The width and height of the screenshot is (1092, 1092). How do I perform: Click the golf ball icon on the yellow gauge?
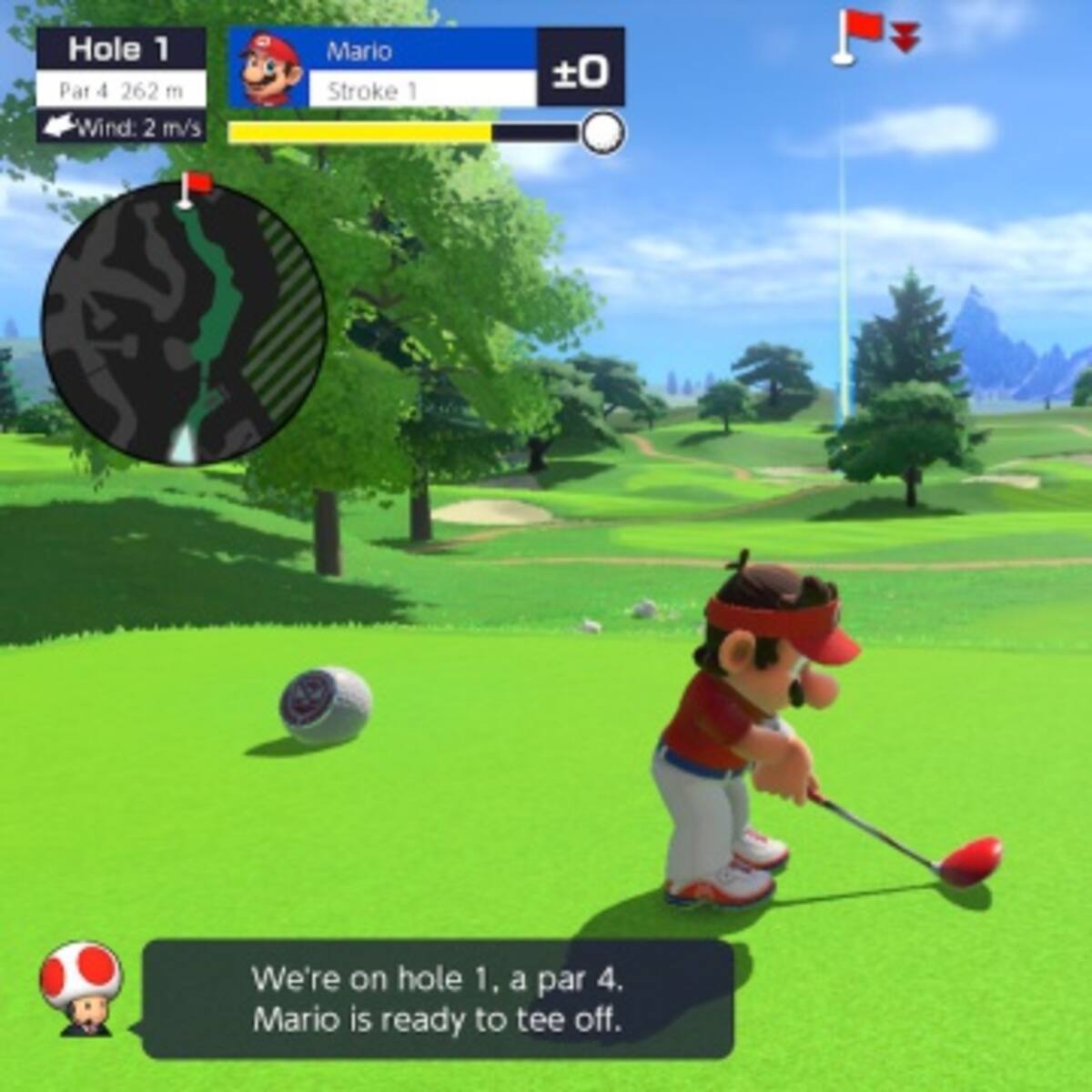[x=602, y=133]
